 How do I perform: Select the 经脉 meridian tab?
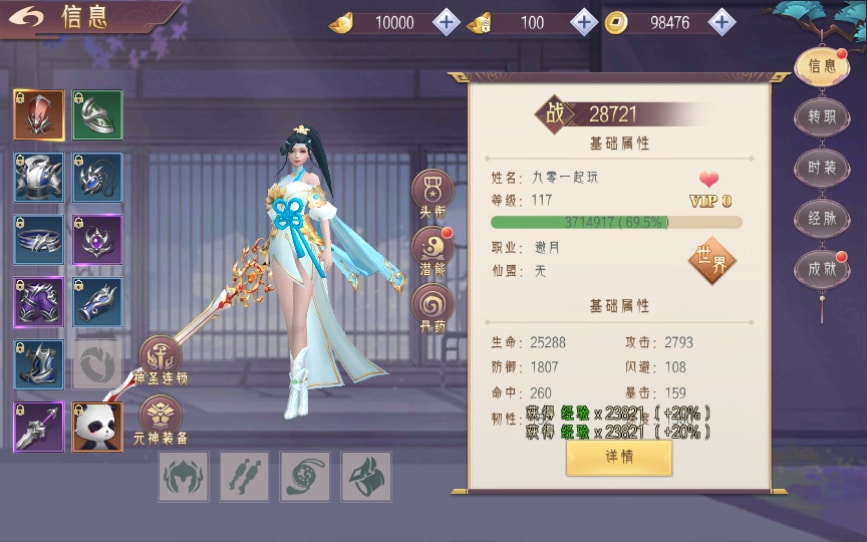pos(822,218)
